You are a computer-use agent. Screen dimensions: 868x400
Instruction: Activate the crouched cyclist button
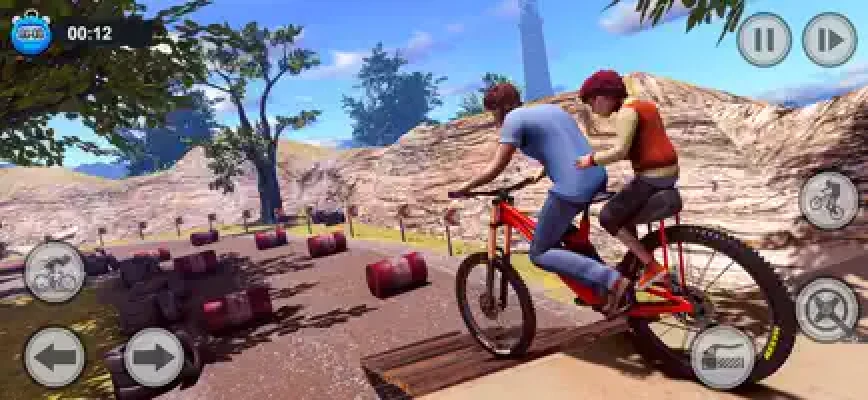(54, 272)
